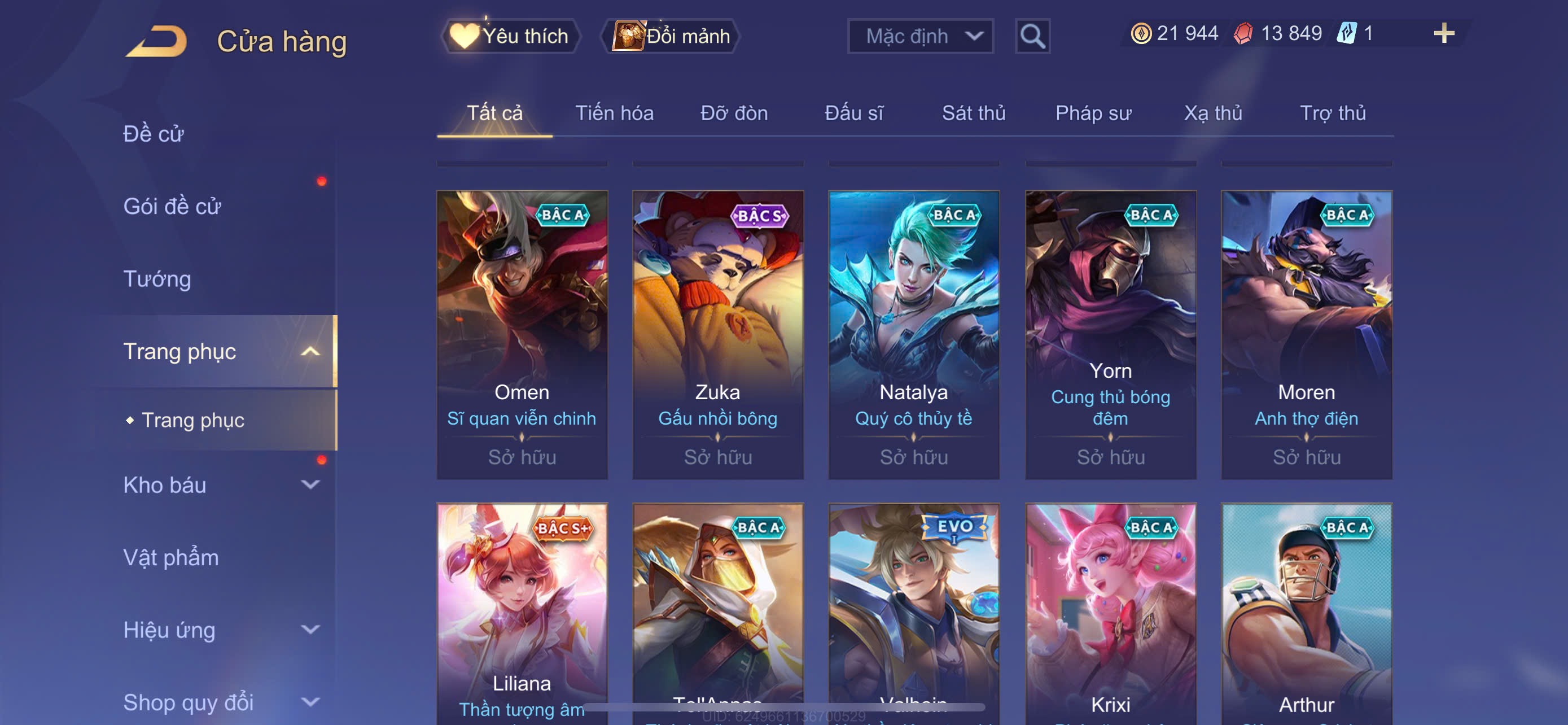1568x725 pixels.
Task: Show the Sát thủ skins tab
Action: (x=973, y=113)
